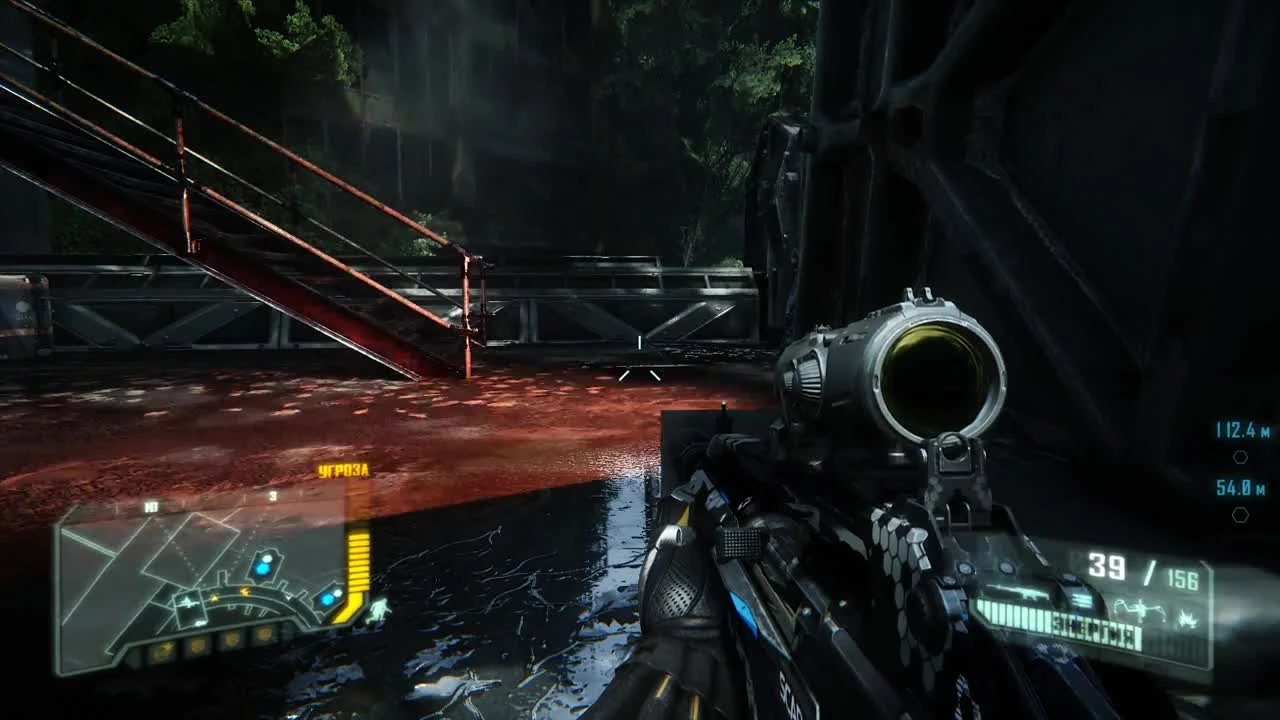Click the yellow star objective marker on minimap
Viewport: 1280px width, 720px height.
coord(213,597)
